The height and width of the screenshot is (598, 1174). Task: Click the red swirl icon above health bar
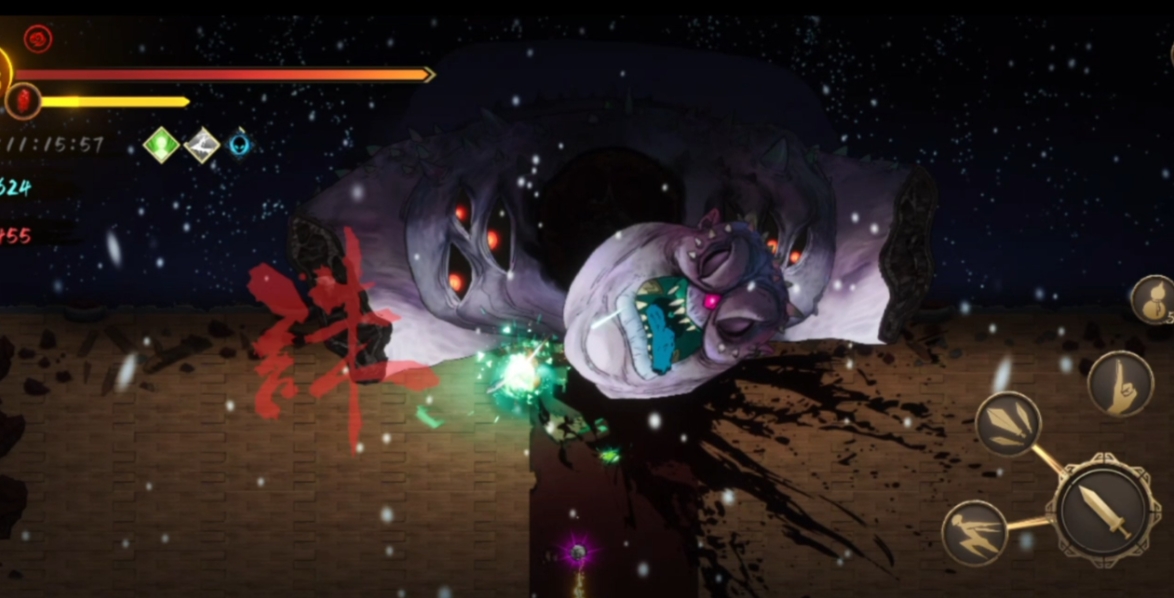[38, 39]
